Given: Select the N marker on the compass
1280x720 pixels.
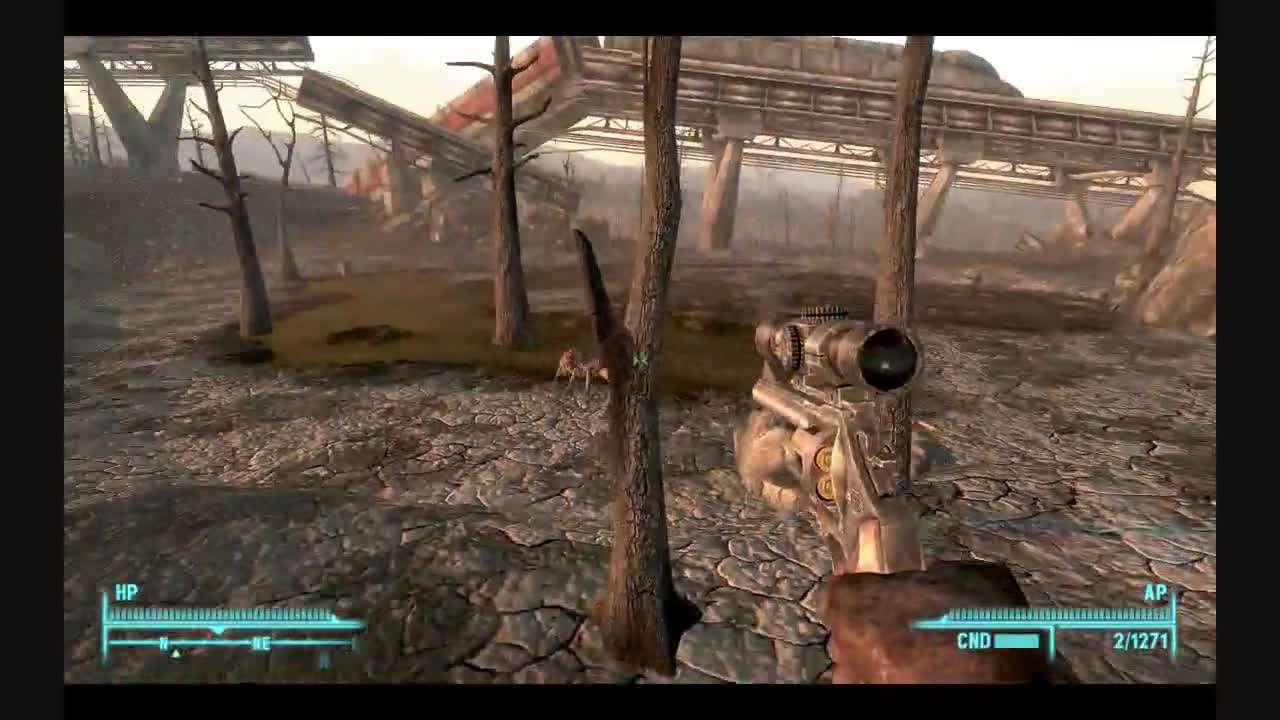Looking at the screenshot, I should click(163, 642).
